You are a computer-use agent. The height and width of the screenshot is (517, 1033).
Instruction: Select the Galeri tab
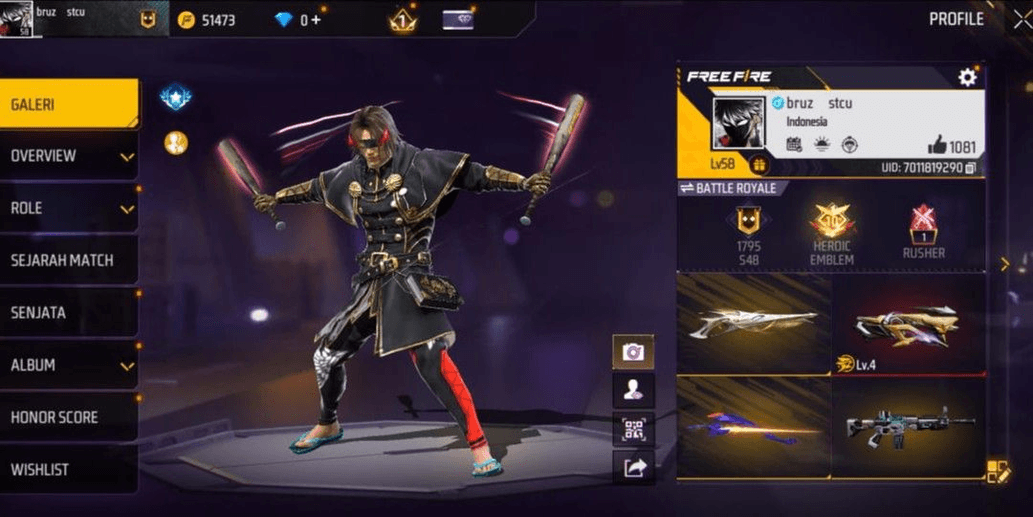click(x=68, y=104)
